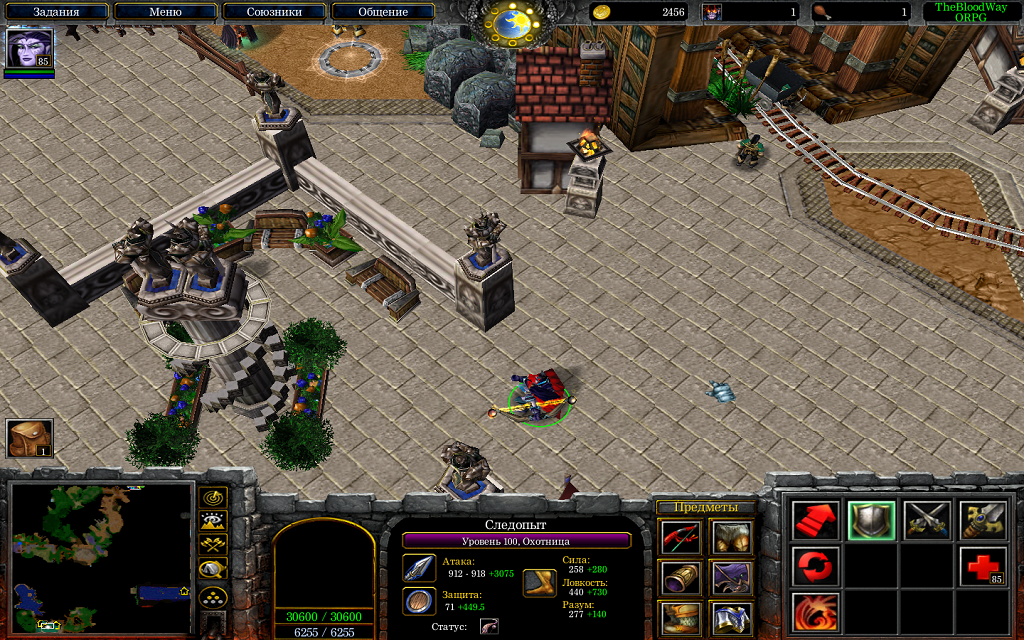
Task: Toggle the formation movement button
Action: coord(213,597)
